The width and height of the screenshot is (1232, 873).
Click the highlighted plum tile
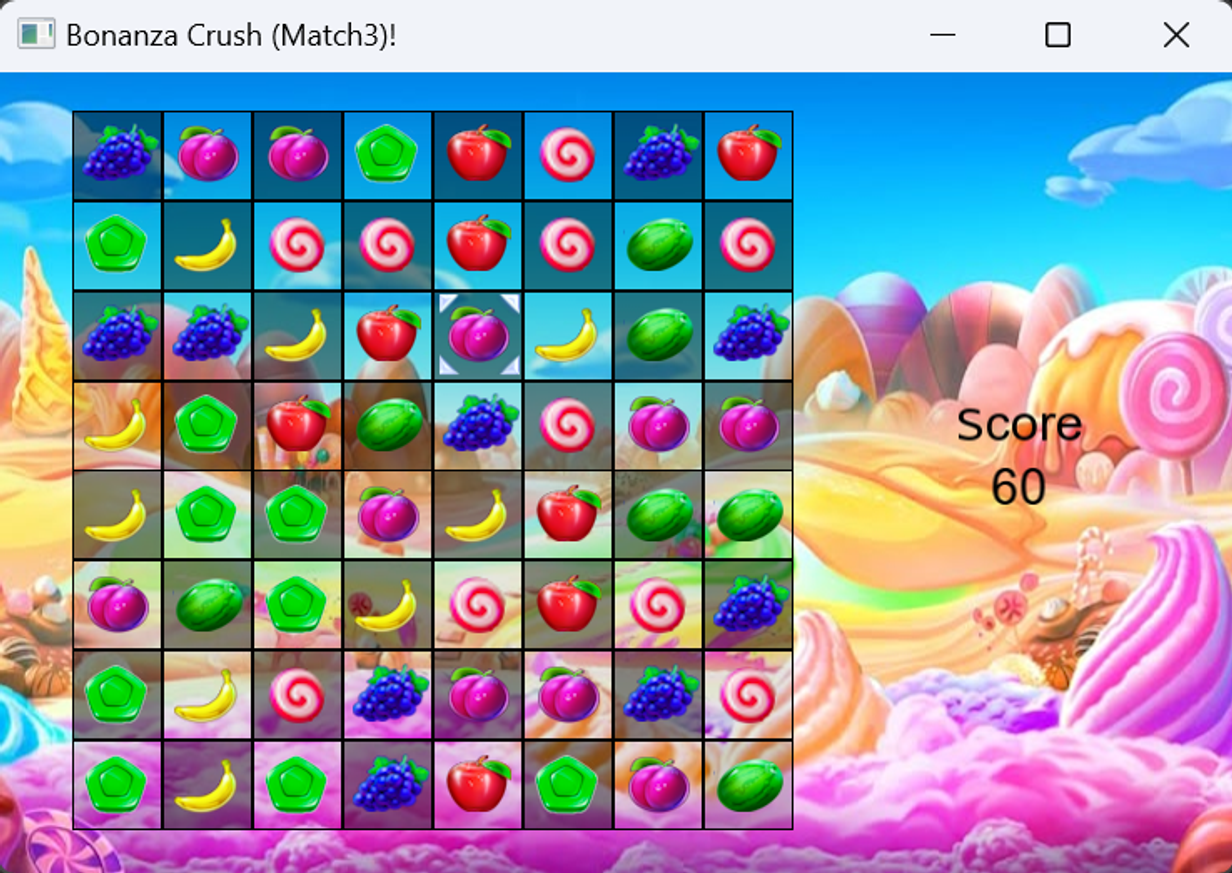click(x=478, y=335)
